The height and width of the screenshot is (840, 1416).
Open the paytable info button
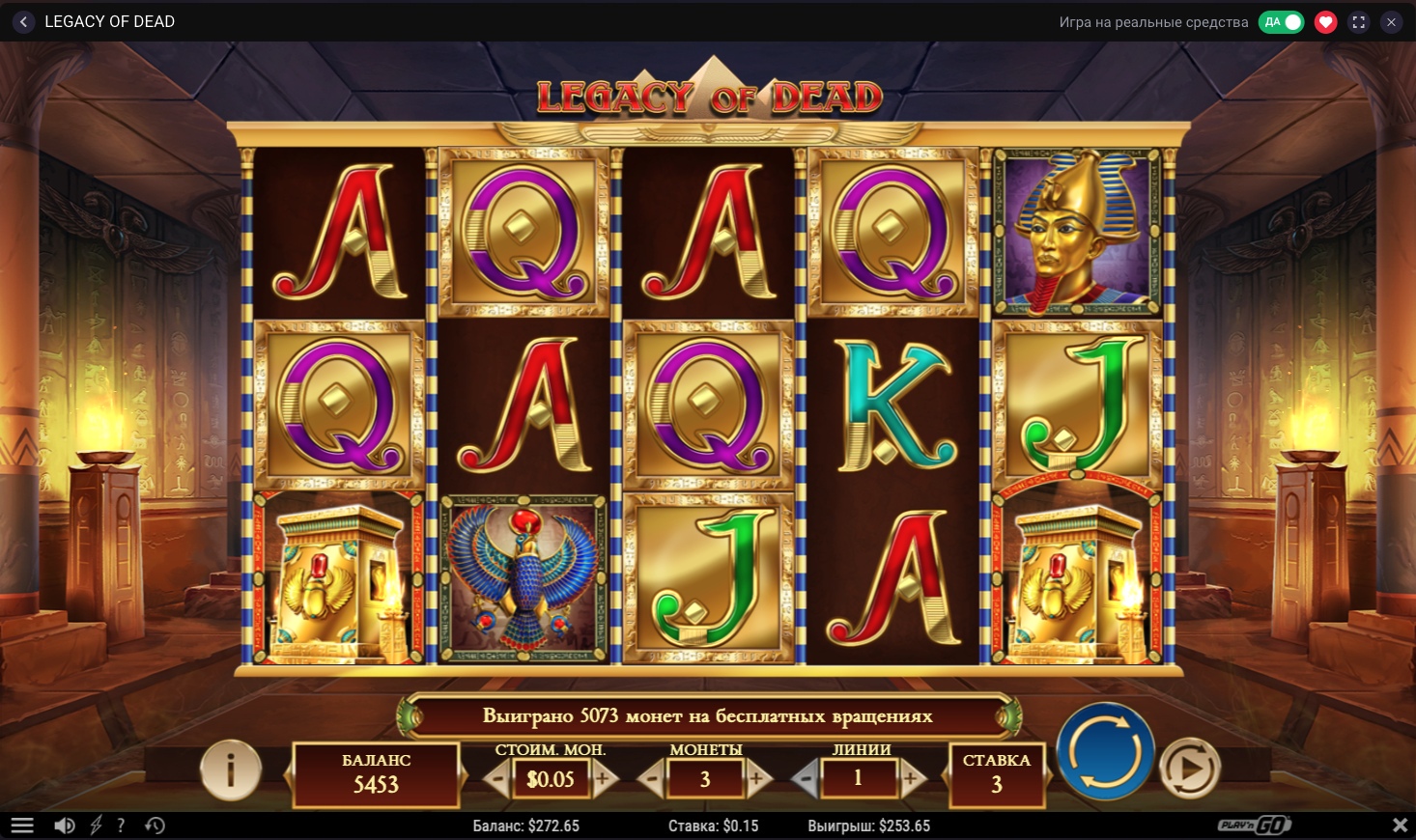(x=230, y=770)
